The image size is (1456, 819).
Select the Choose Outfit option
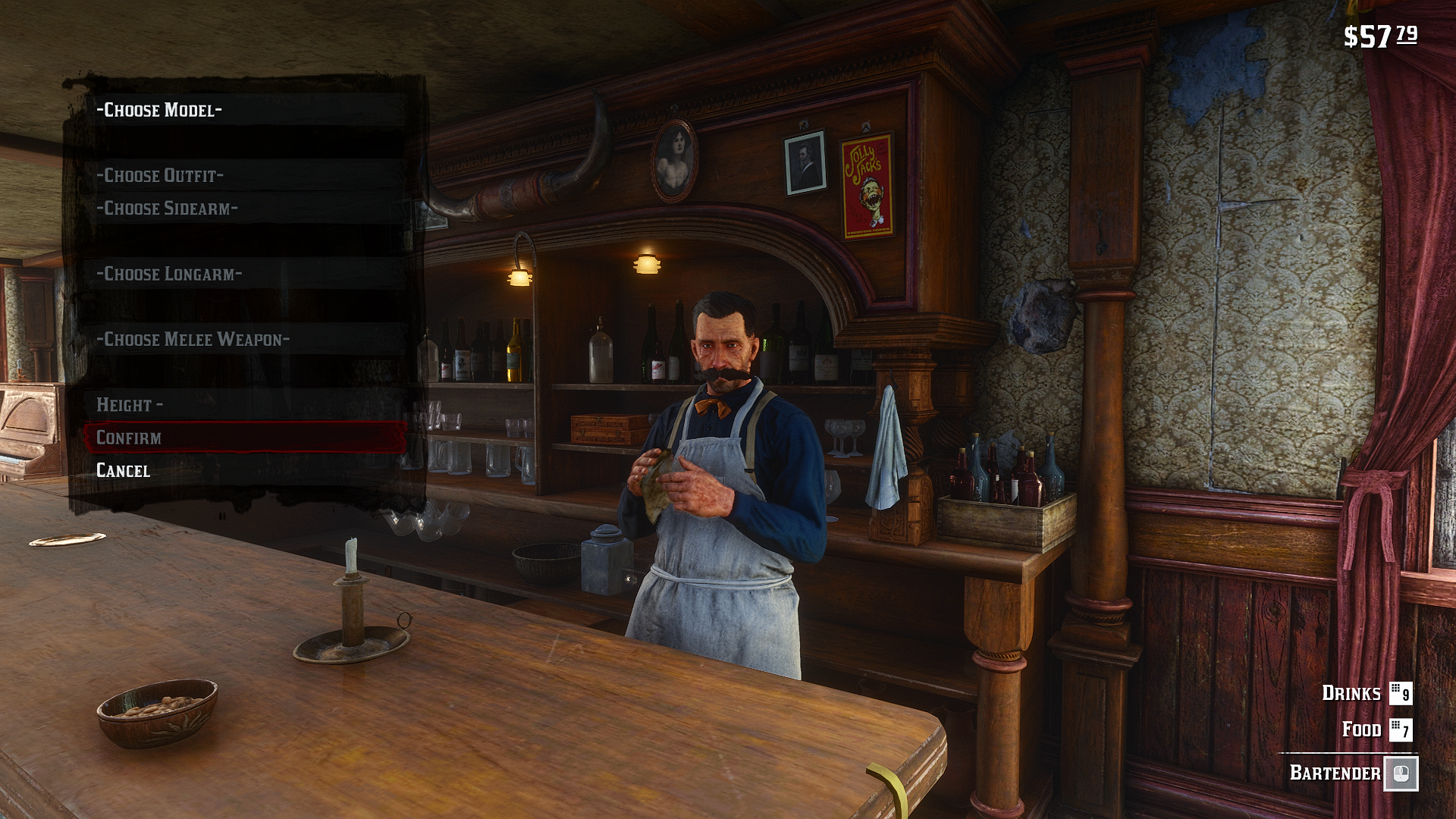coord(160,176)
